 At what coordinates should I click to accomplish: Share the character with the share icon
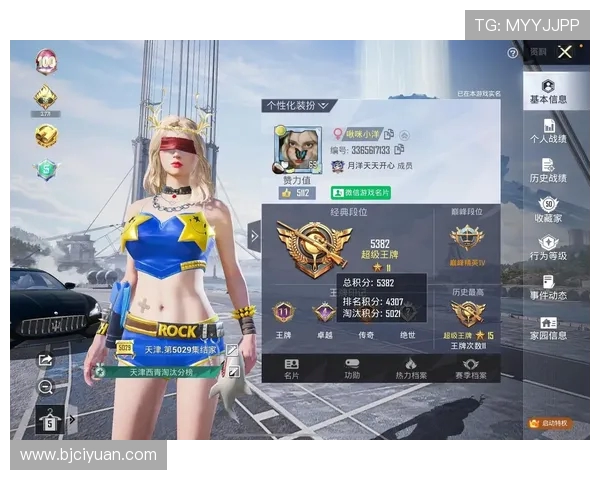coord(45,359)
